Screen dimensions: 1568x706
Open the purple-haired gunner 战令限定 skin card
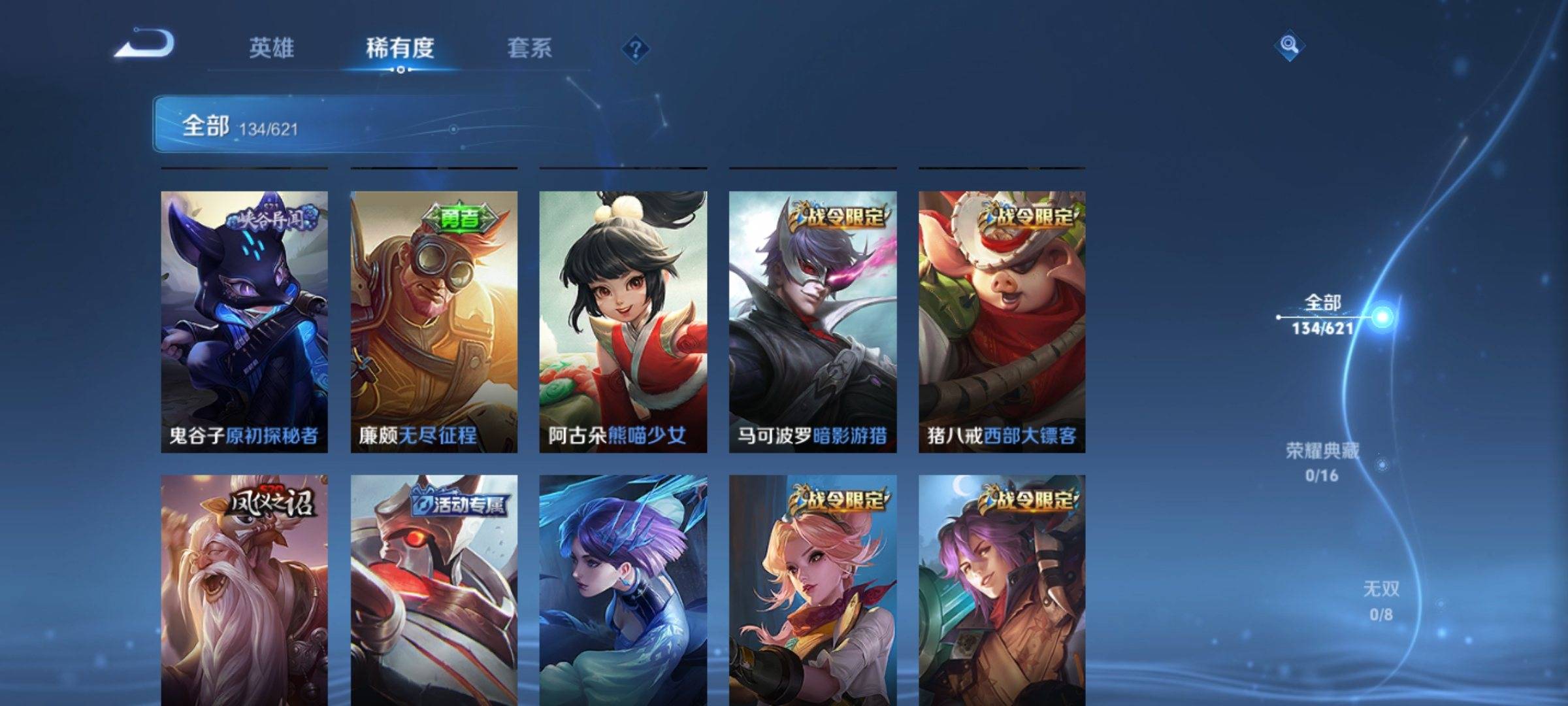[x=1002, y=590]
